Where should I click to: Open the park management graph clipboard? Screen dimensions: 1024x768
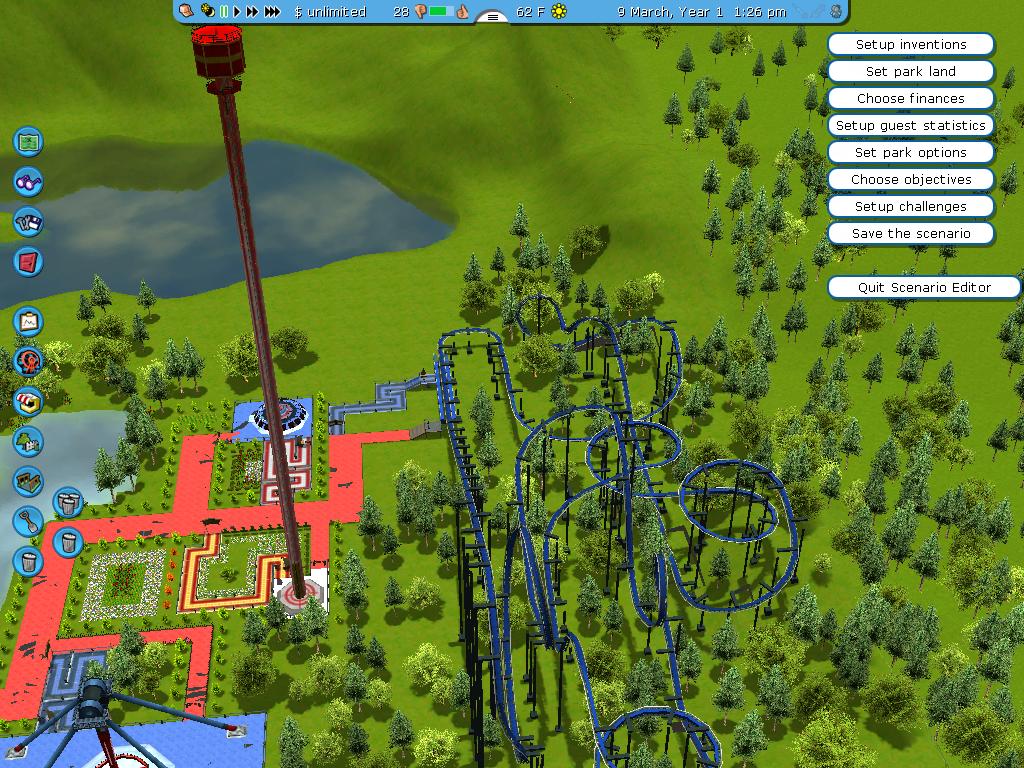pyautogui.click(x=28, y=321)
